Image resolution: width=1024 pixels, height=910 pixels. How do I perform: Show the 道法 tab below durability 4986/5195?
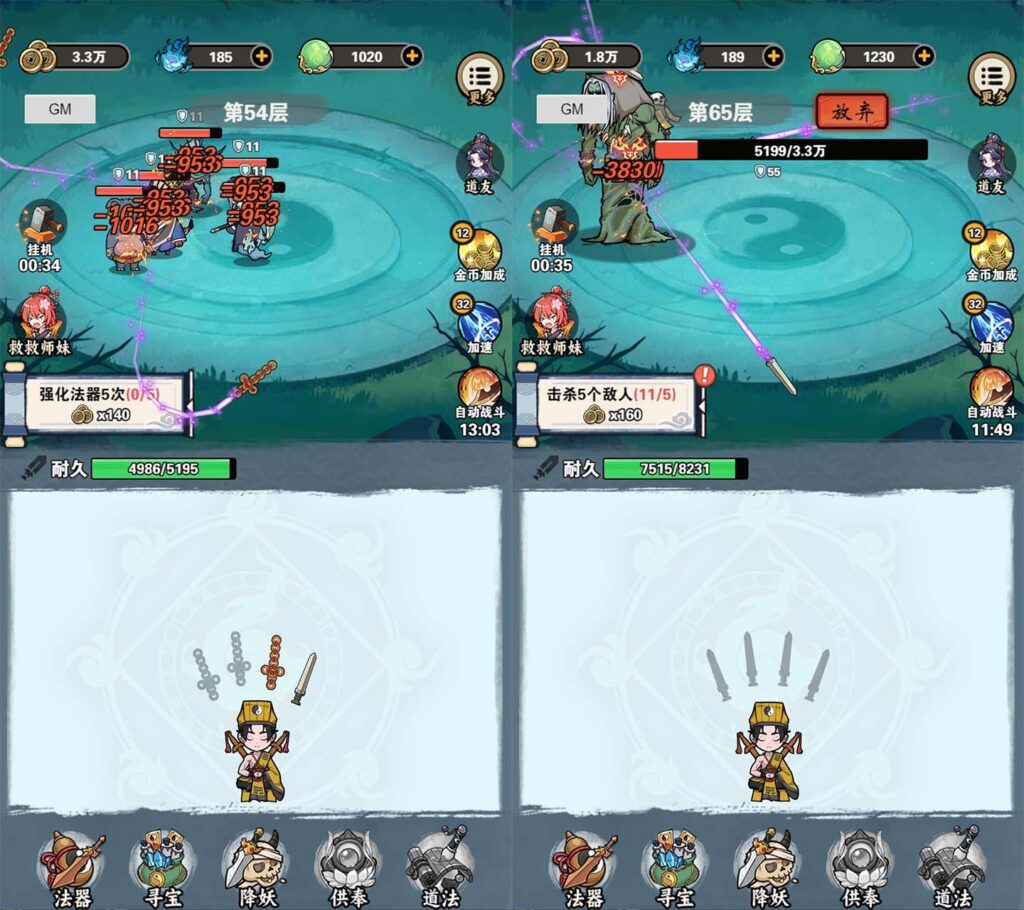pos(440,866)
